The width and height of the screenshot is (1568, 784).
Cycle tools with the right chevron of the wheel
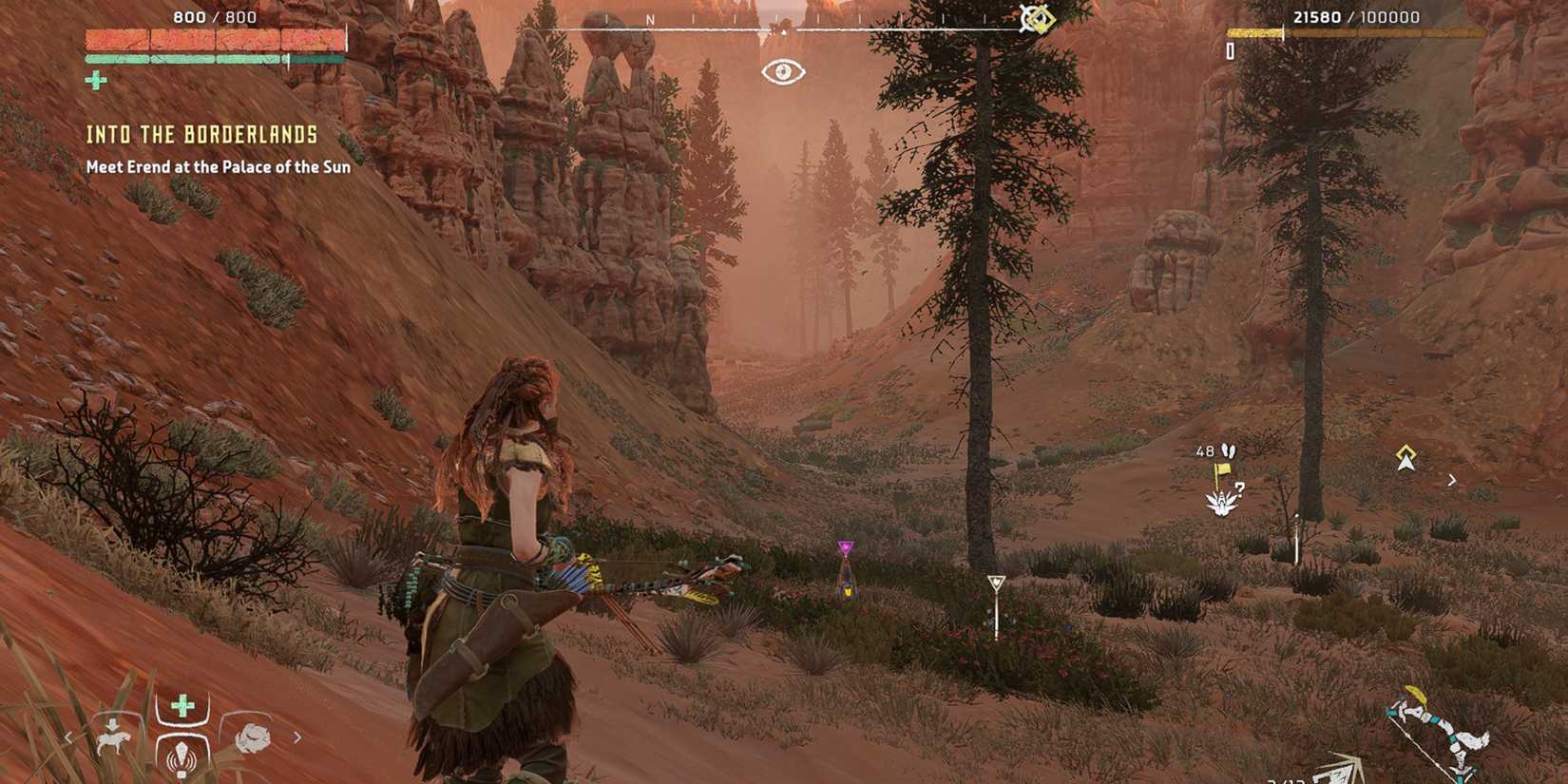[299, 738]
